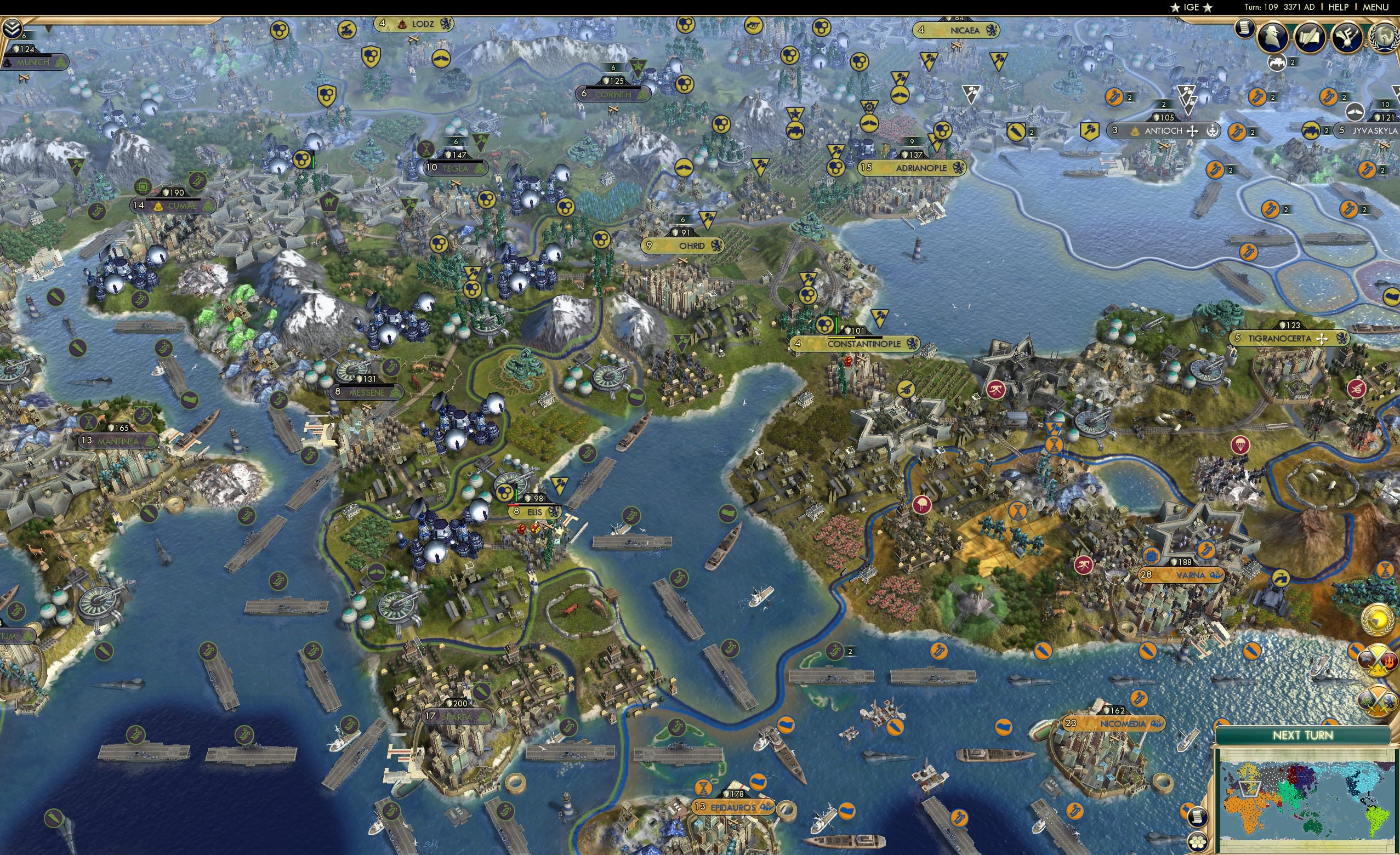1400x855 pixels.
Task: Click the golden laurel medallion on the right edge
Action: (1377, 620)
